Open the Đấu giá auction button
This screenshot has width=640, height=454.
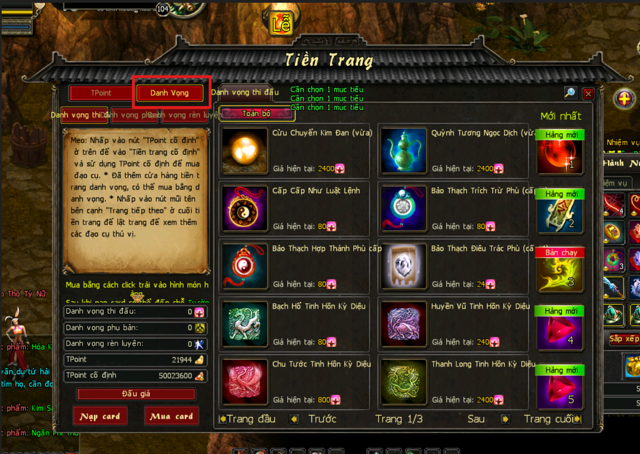click(x=135, y=394)
